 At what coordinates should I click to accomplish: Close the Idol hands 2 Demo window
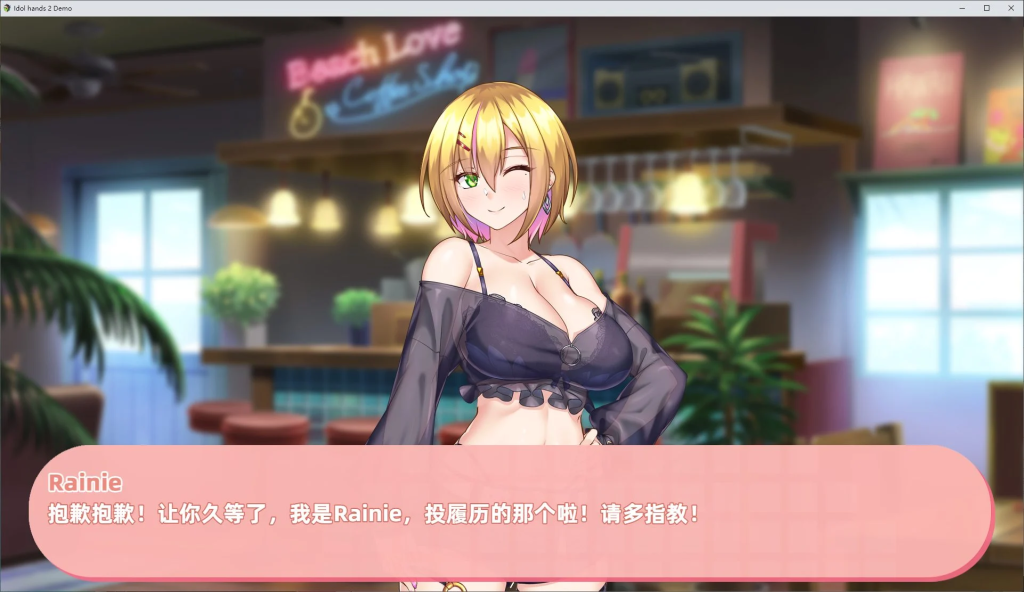1011,8
